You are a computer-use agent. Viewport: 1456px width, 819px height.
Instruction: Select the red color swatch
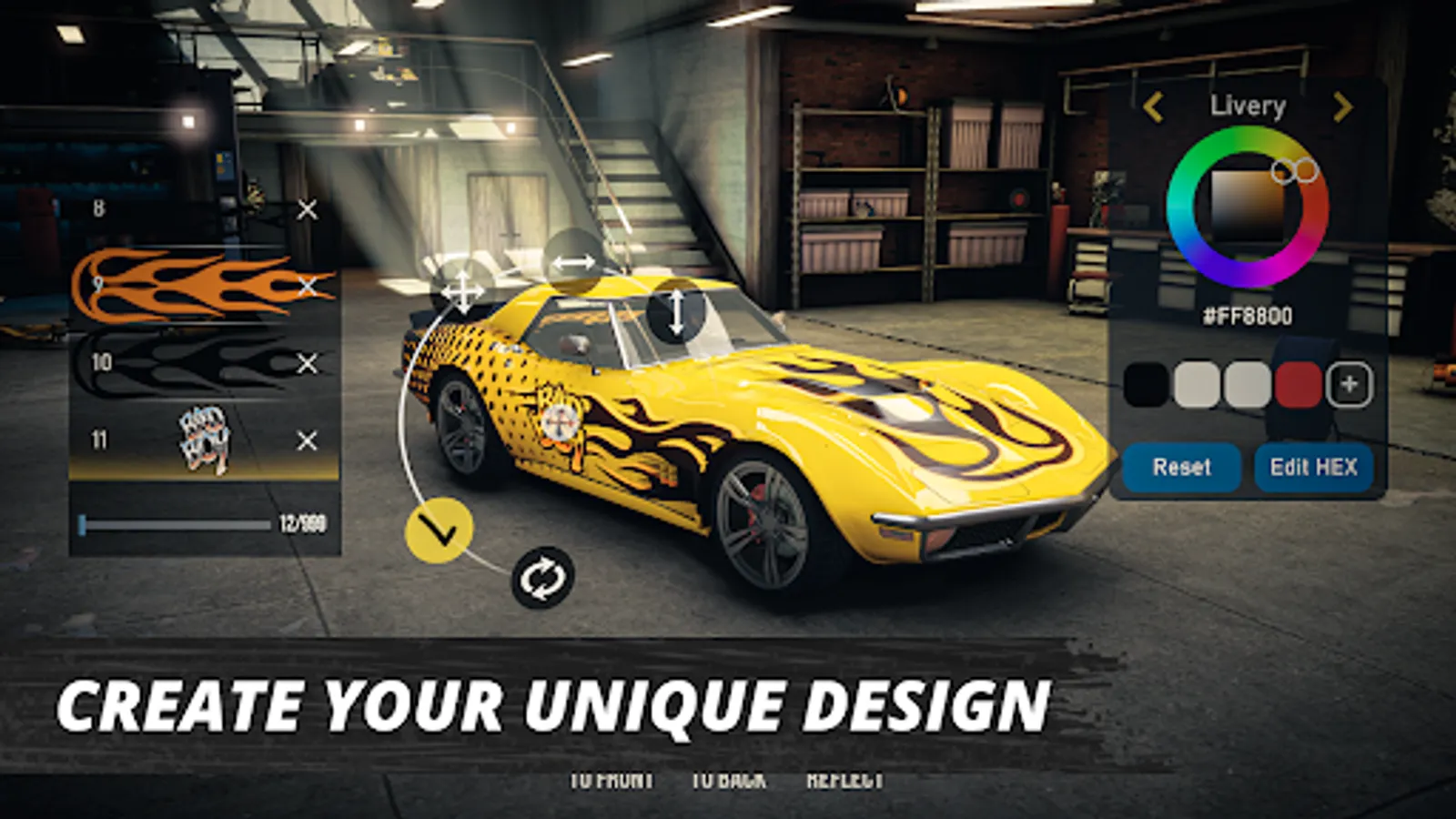pyautogui.click(x=1300, y=385)
